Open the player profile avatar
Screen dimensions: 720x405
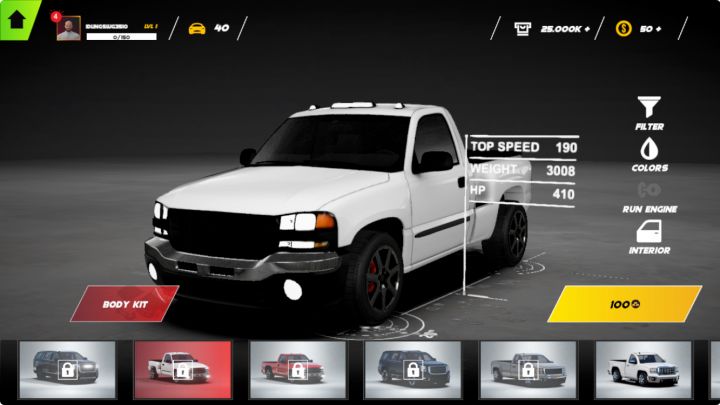[68, 28]
